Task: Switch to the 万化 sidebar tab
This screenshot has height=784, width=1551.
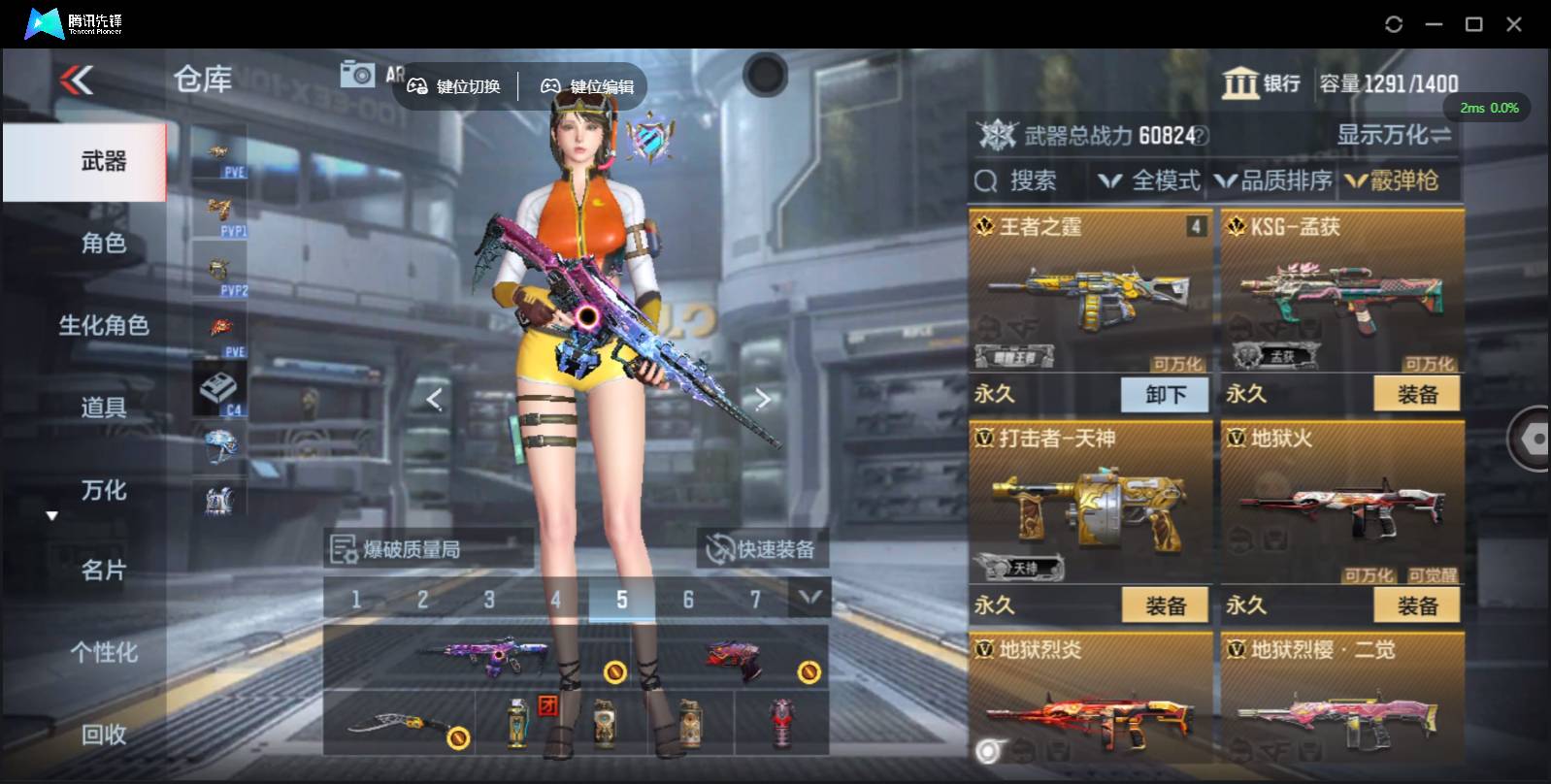Action: coord(103,492)
